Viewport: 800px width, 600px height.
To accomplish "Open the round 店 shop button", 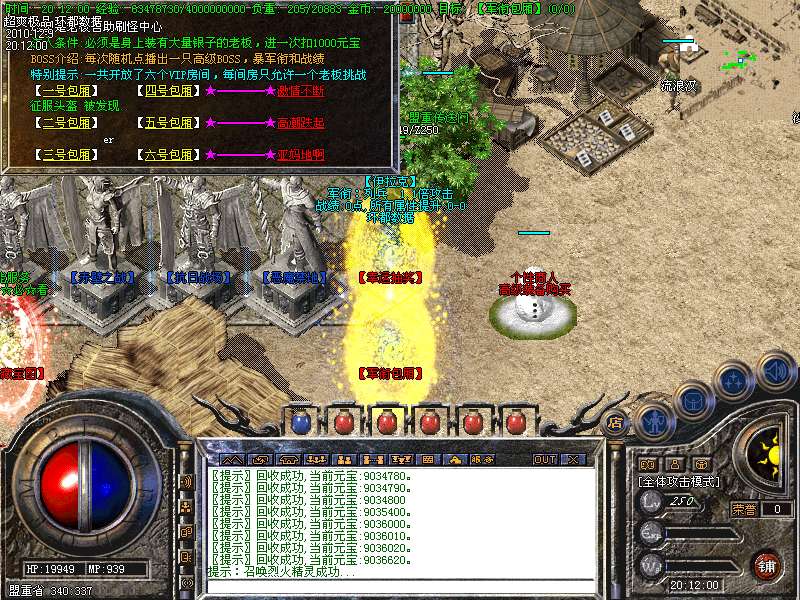I will [615, 422].
